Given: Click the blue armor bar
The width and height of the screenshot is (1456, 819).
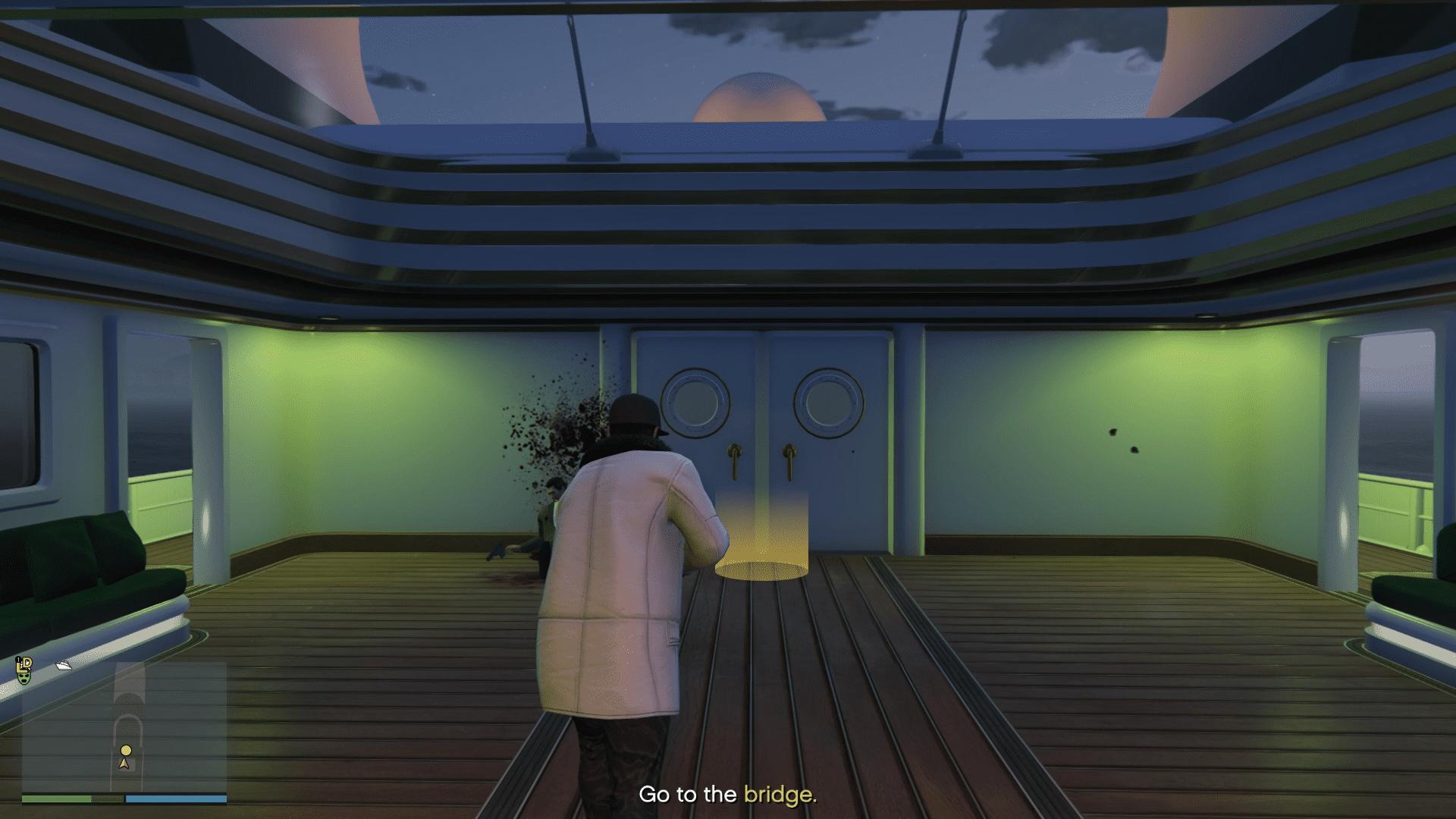Looking at the screenshot, I should point(176,798).
